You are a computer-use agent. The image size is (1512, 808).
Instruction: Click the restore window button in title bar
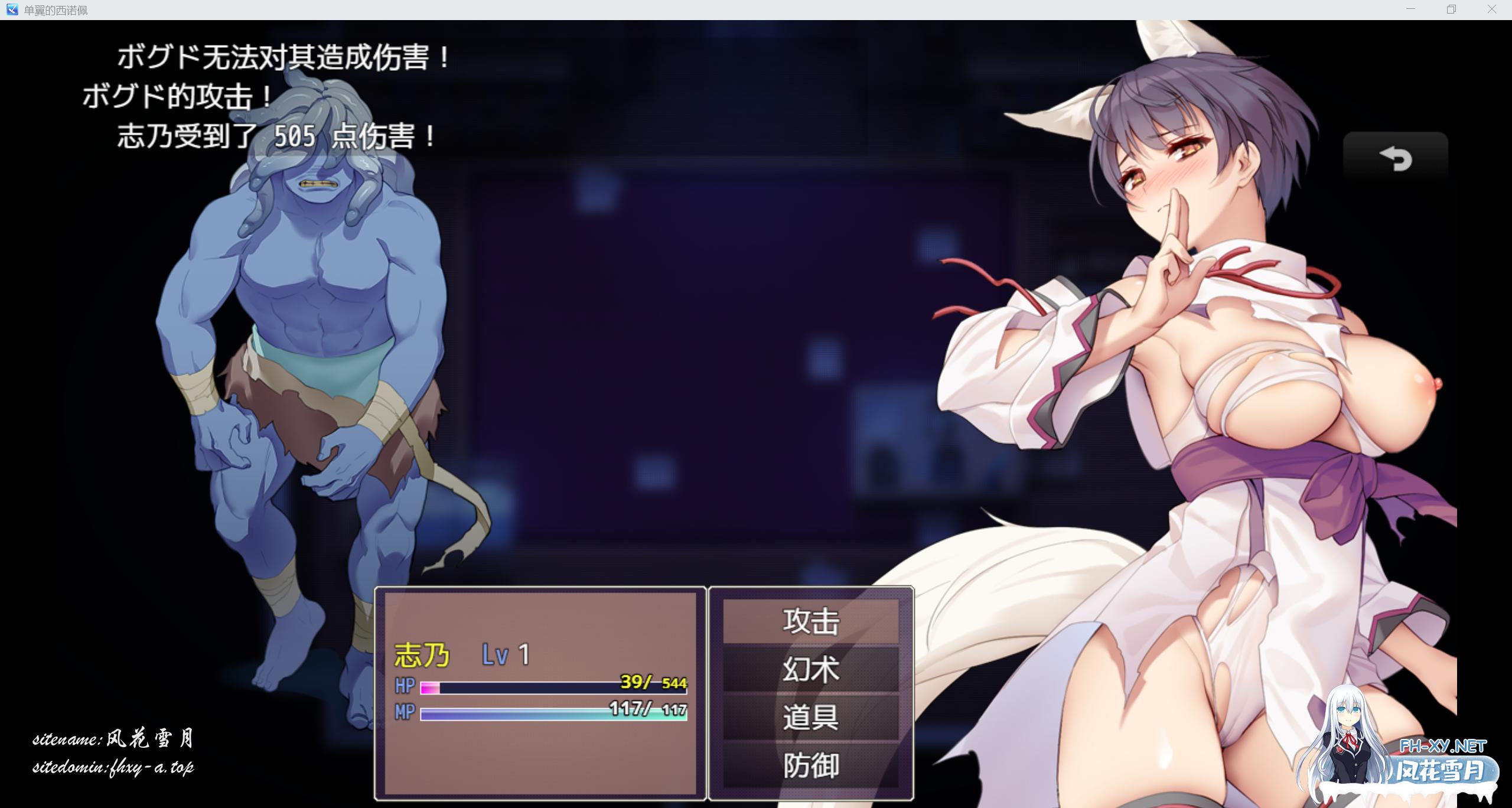click(x=1451, y=9)
